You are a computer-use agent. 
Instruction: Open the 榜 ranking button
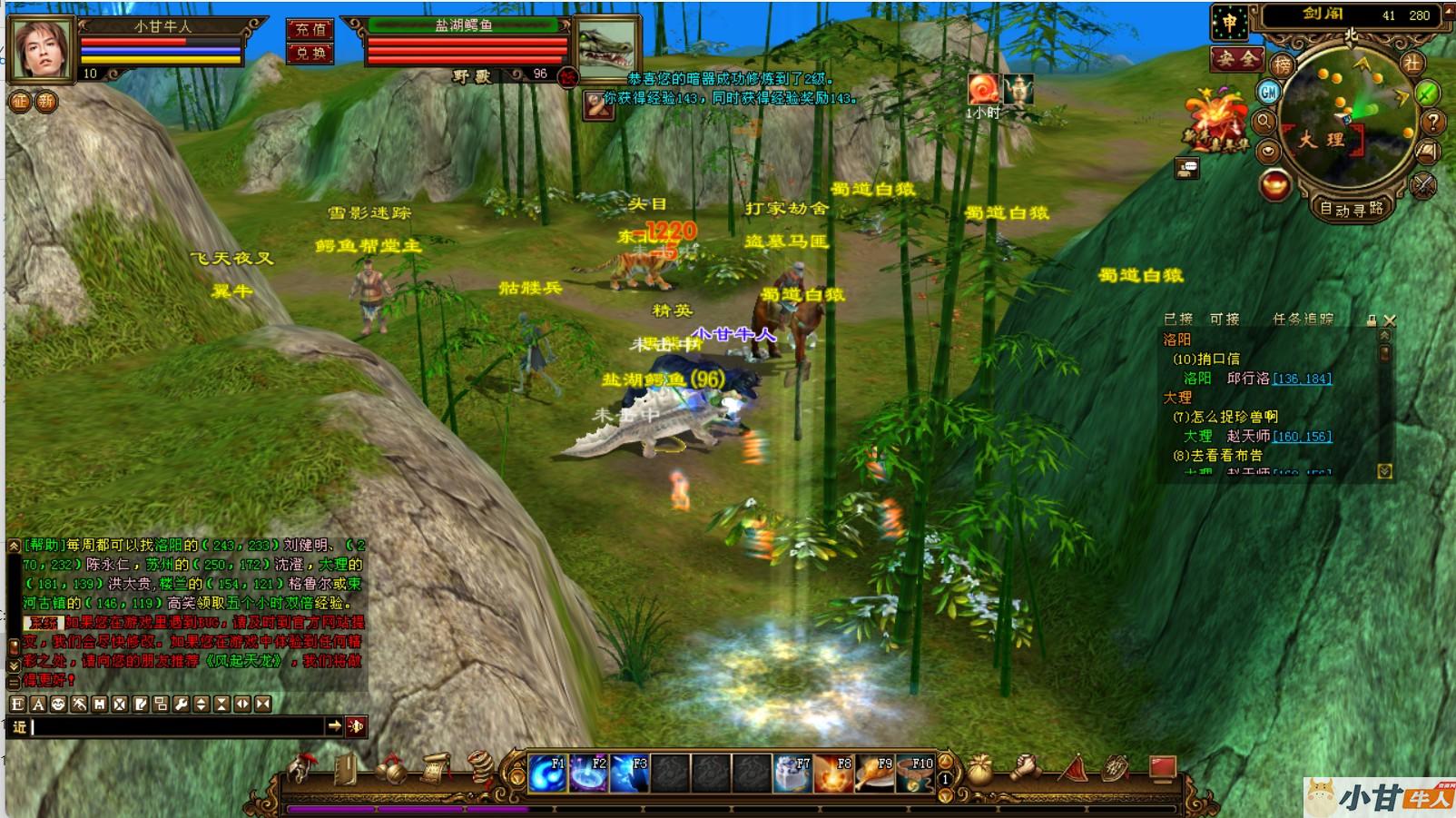click(1282, 64)
